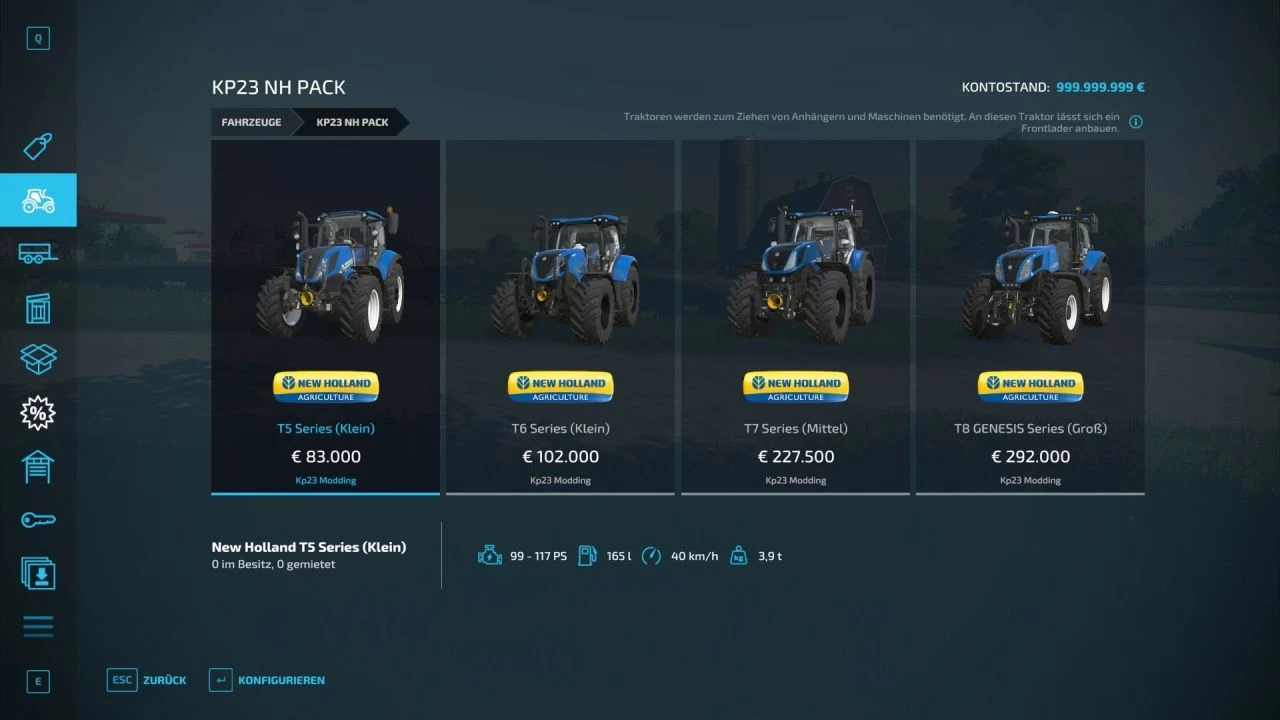The width and height of the screenshot is (1280, 720).
Task: Open the hamburger menu at sidebar bottom
Action: (38, 626)
